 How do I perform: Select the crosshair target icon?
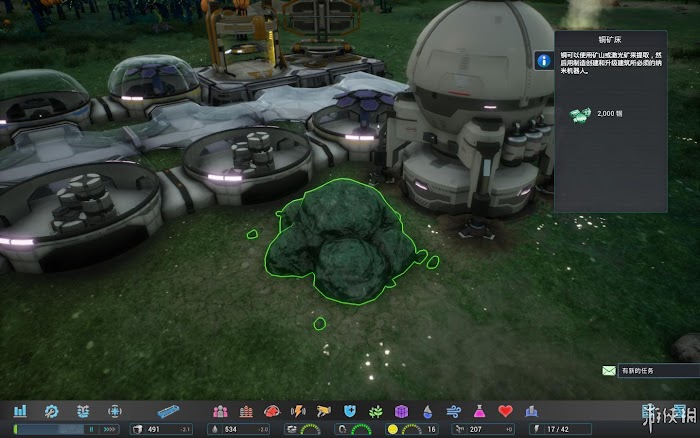[x=115, y=411]
